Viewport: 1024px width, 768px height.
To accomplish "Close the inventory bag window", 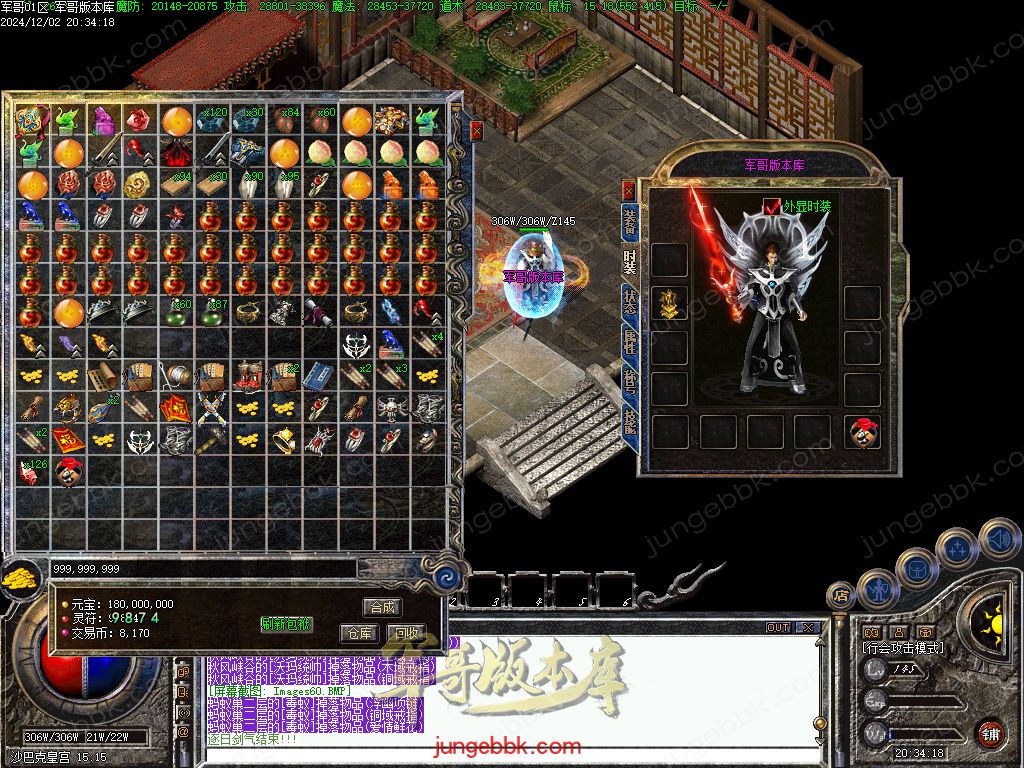I will (x=477, y=130).
